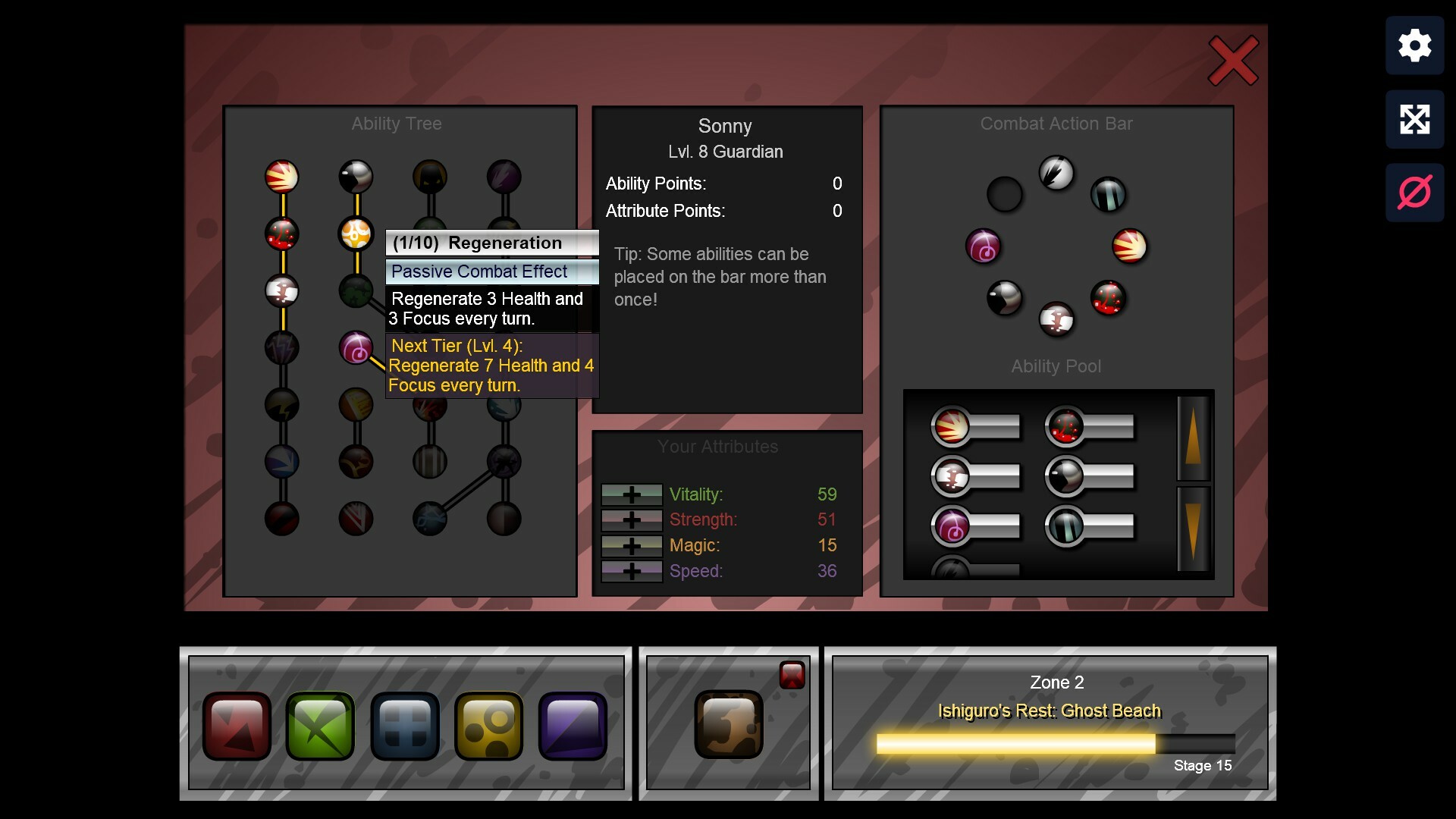Increase Vitality with its plus button
This screenshot has height=819, width=1456.
(x=632, y=494)
